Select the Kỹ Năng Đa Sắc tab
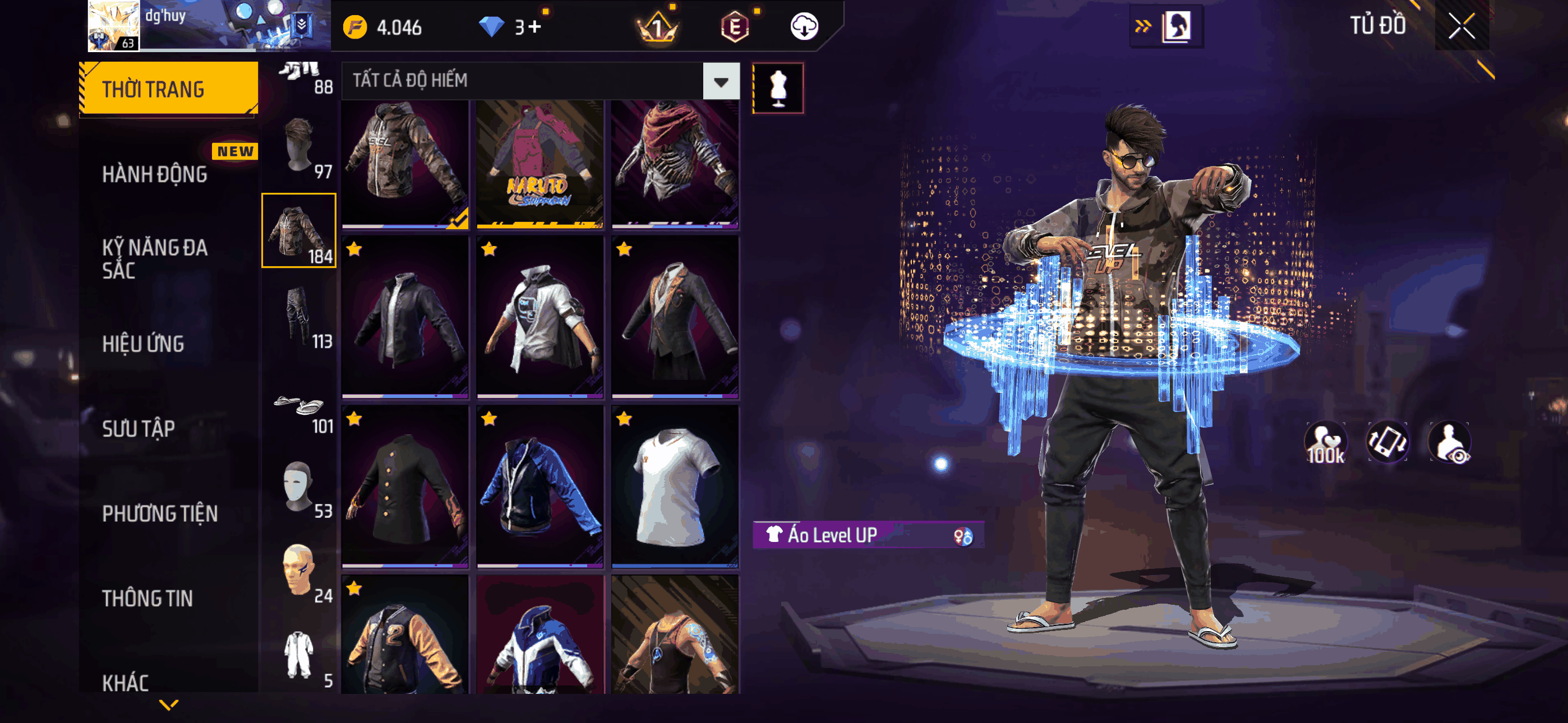The width and height of the screenshot is (1568, 723). [155, 258]
